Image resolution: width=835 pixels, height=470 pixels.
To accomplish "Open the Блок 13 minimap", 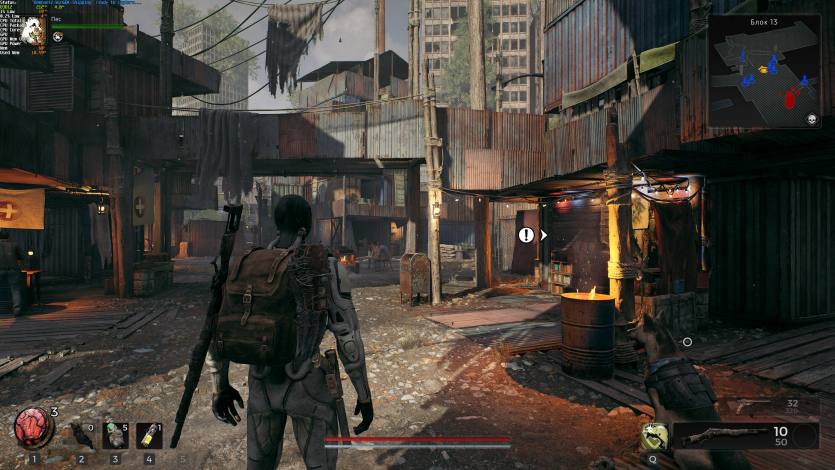I will tap(763, 76).
